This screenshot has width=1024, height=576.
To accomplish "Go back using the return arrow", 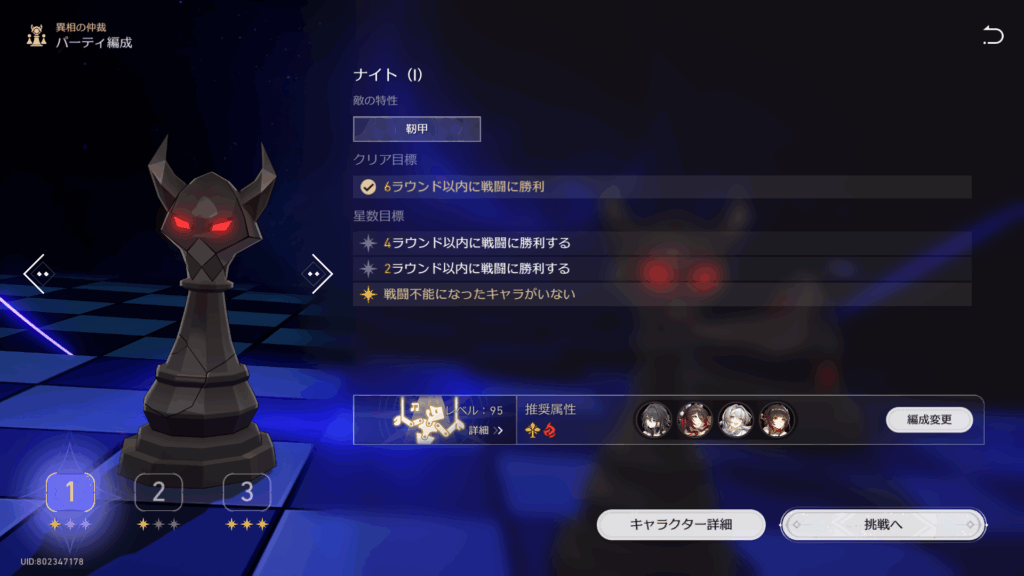I will click(x=992, y=37).
